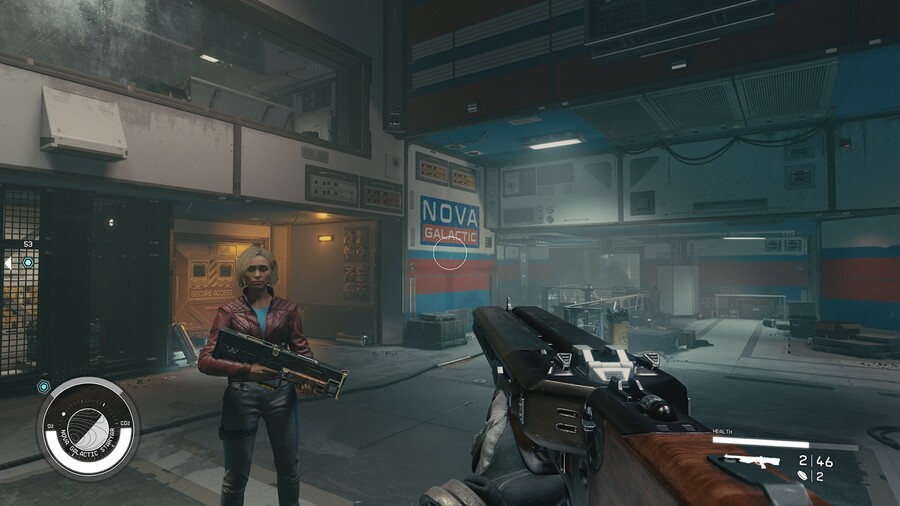Image resolution: width=900 pixels, height=506 pixels.
Task: Select the quest marker showing distance 53
Action: (28, 262)
